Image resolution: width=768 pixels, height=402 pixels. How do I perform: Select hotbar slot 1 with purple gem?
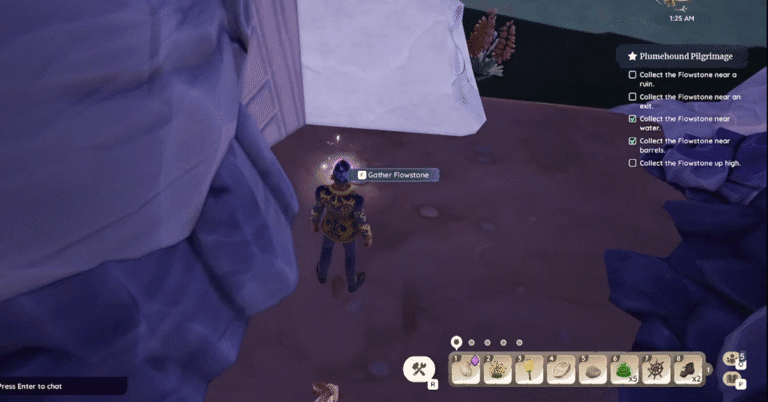(x=467, y=370)
